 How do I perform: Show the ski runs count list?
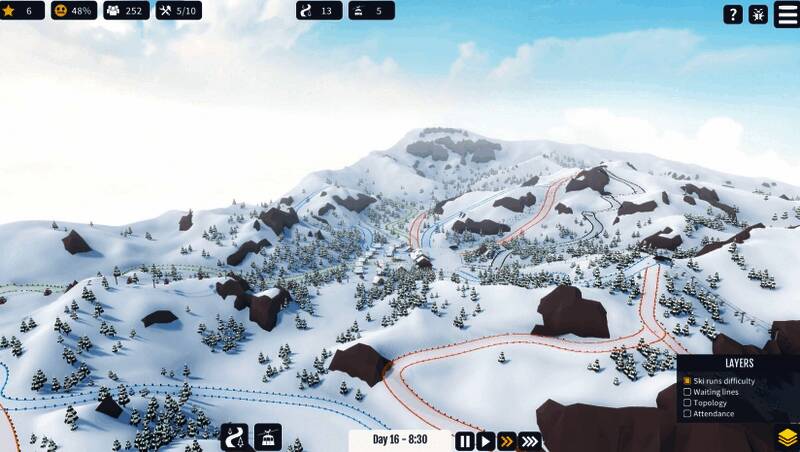318,11
